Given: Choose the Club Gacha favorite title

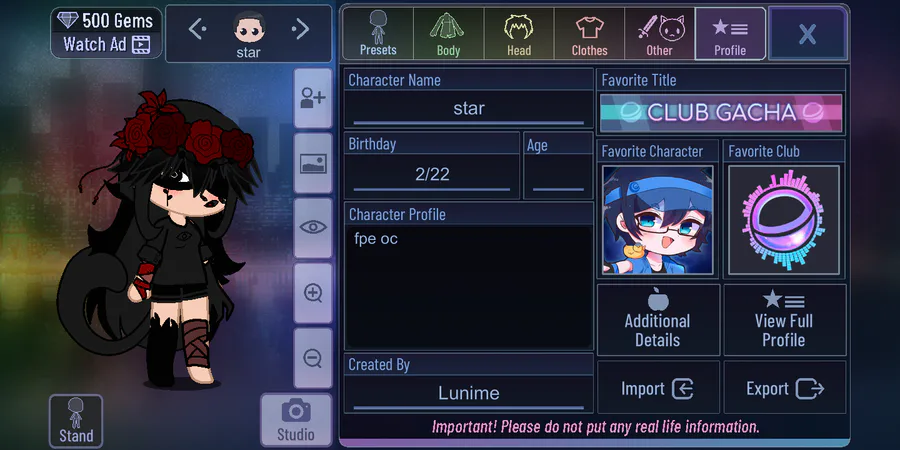Looking at the screenshot, I should [x=721, y=112].
